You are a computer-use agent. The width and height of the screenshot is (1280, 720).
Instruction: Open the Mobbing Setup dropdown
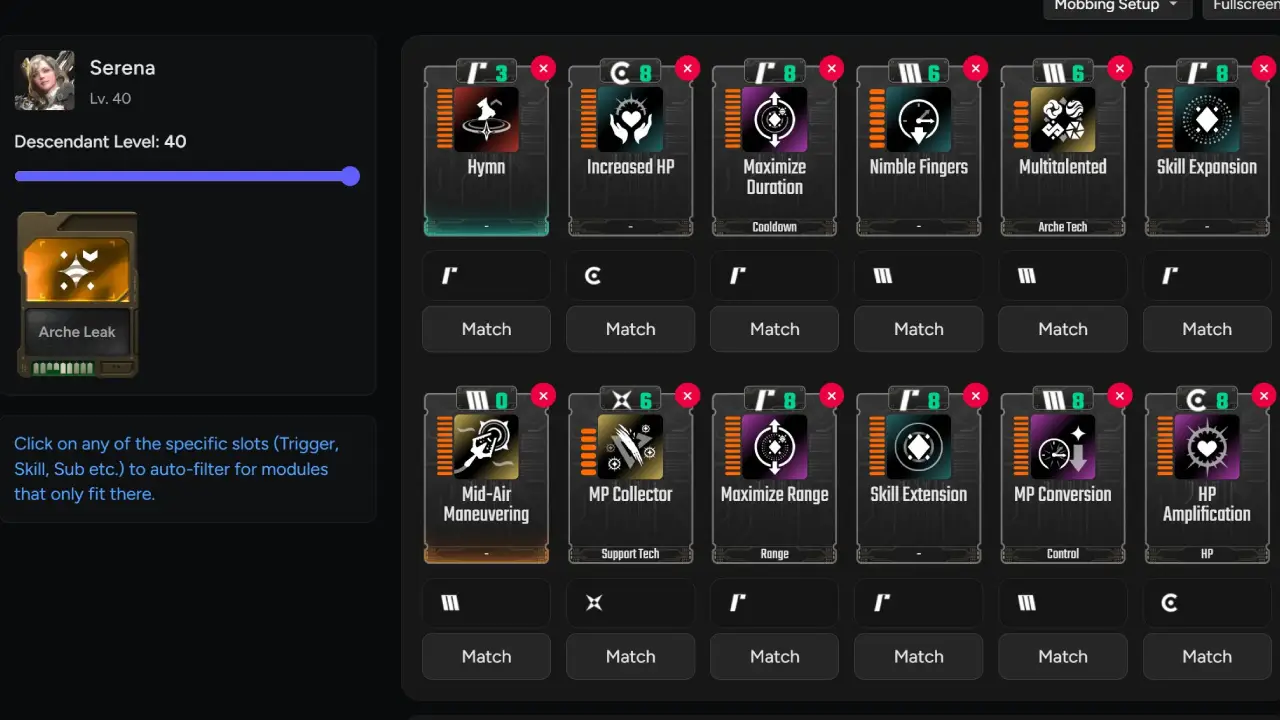pyautogui.click(x=1117, y=6)
